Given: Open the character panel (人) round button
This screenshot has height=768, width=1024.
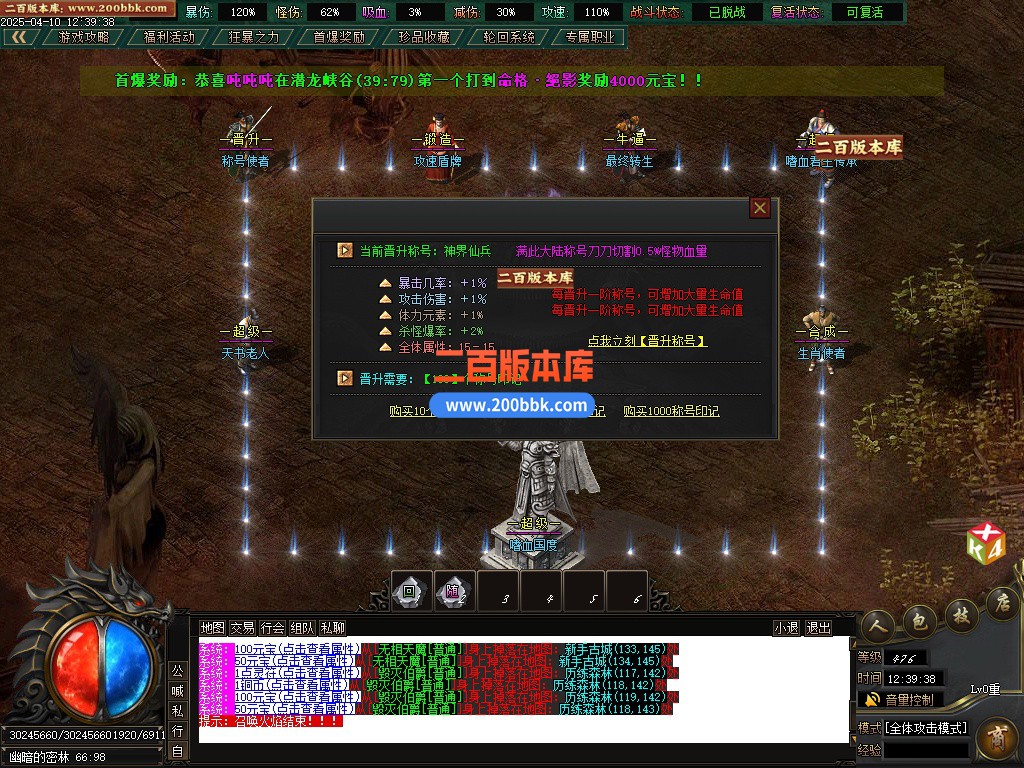Looking at the screenshot, I should click(877, 622).
